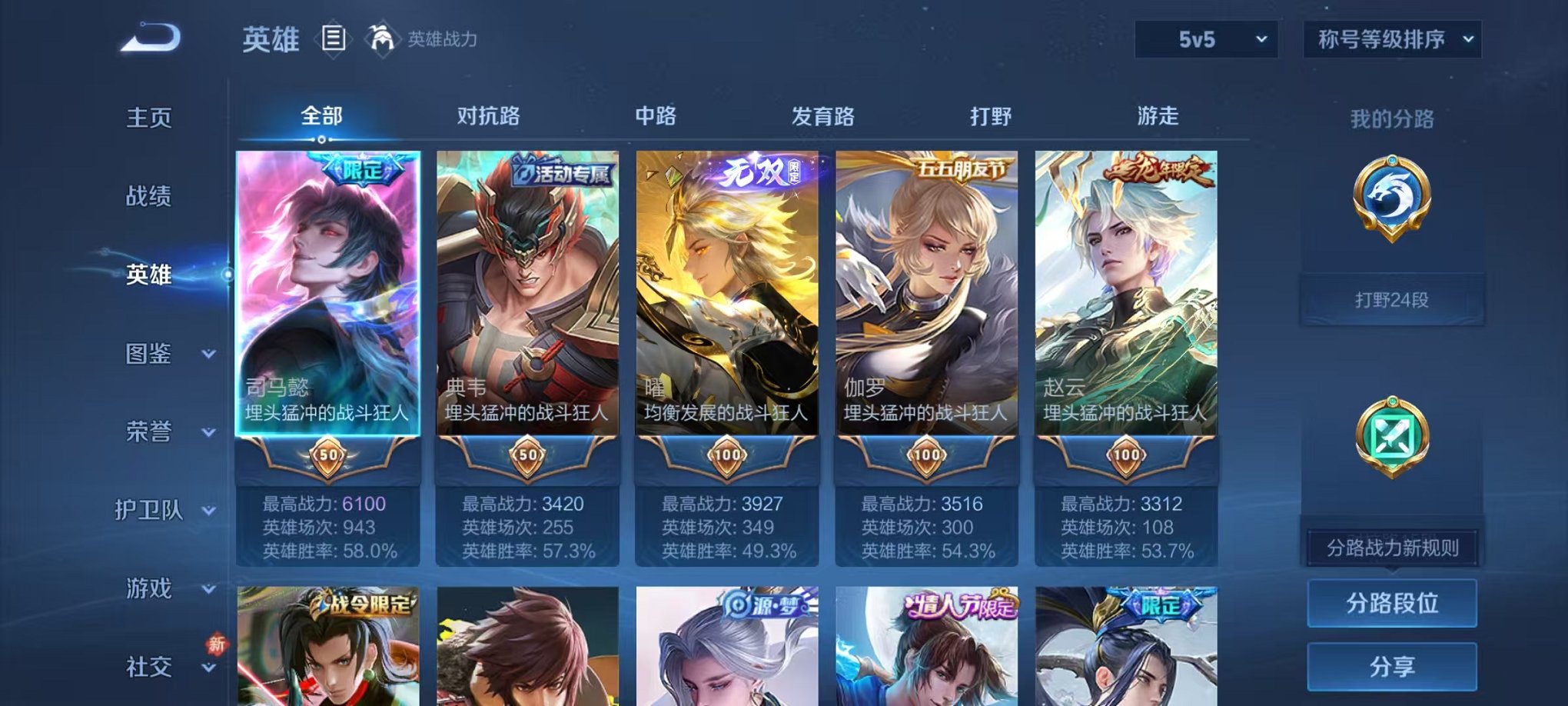
Task: Switch filter to 打野 heroes
Action: tap(990, 116)
